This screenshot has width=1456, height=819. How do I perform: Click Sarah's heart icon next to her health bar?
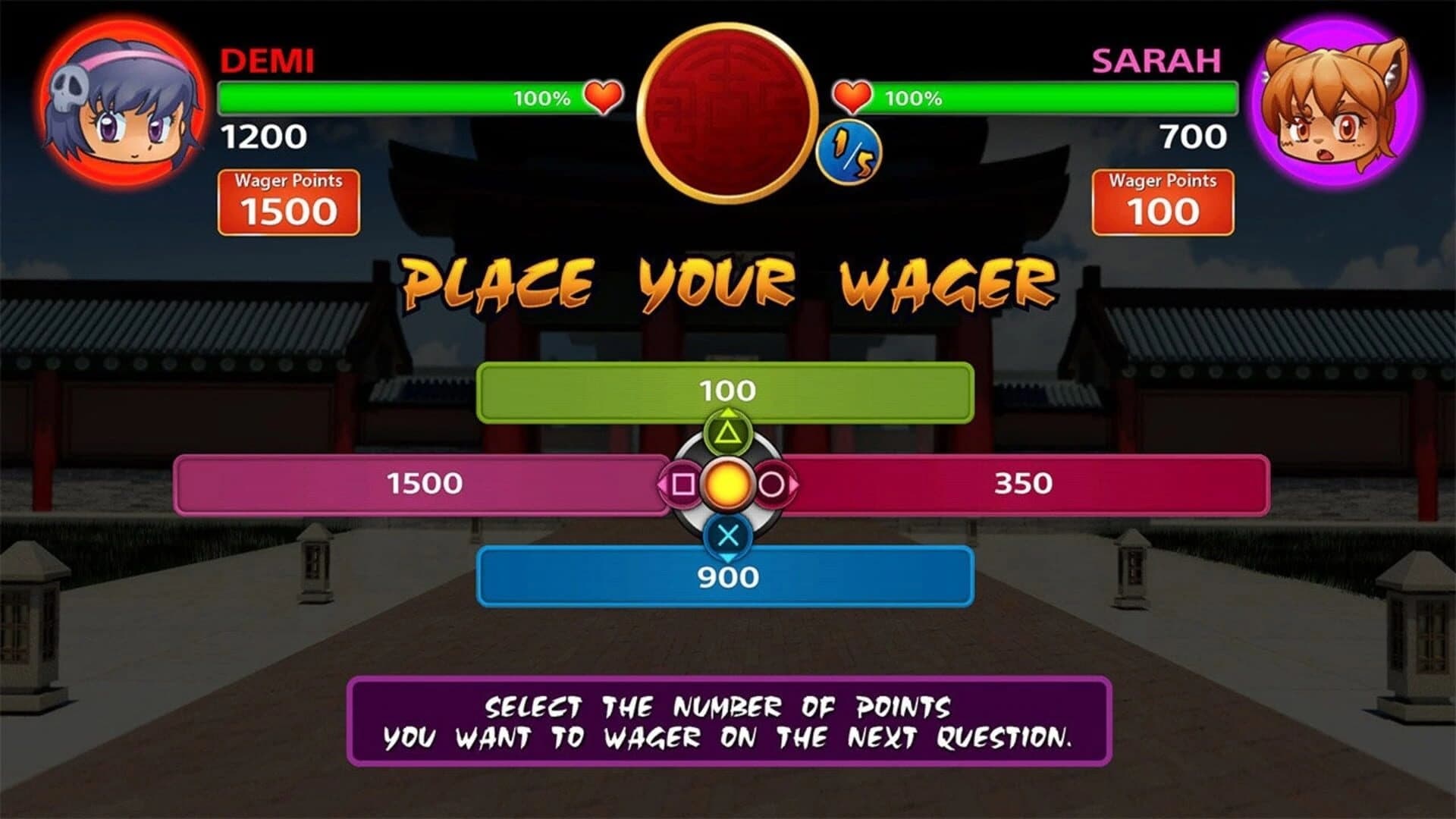point(852,97)
